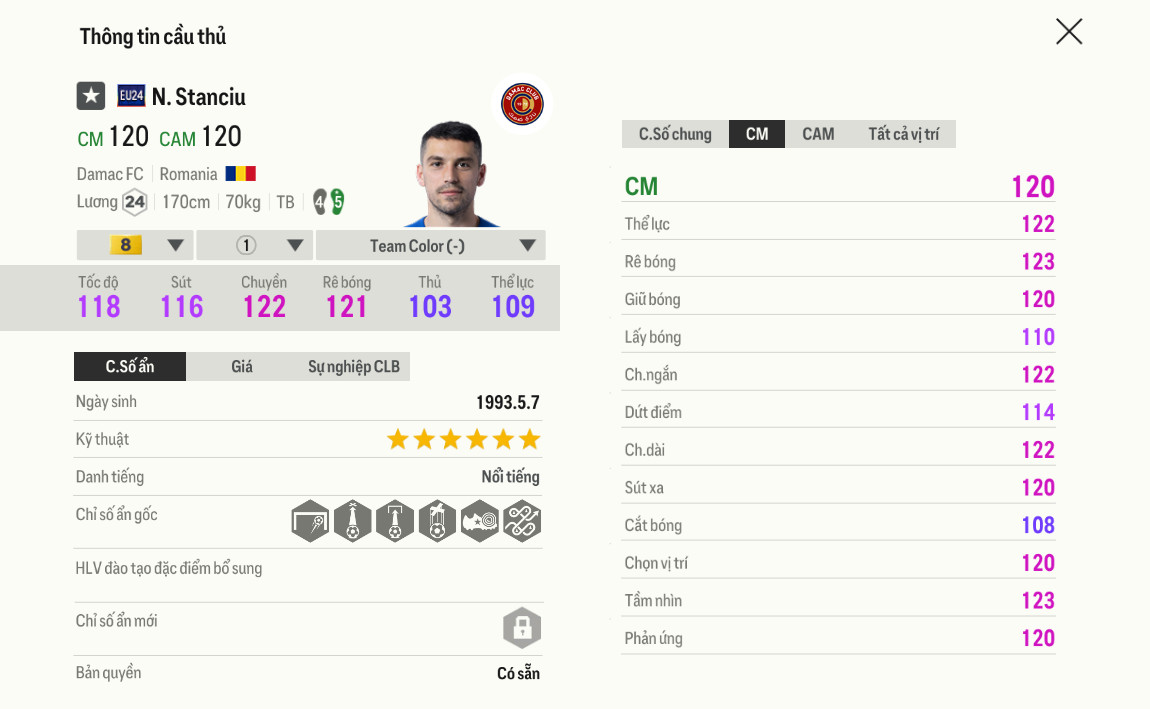
Task: Select the EU24 season badge
Action: click(131, 96)
